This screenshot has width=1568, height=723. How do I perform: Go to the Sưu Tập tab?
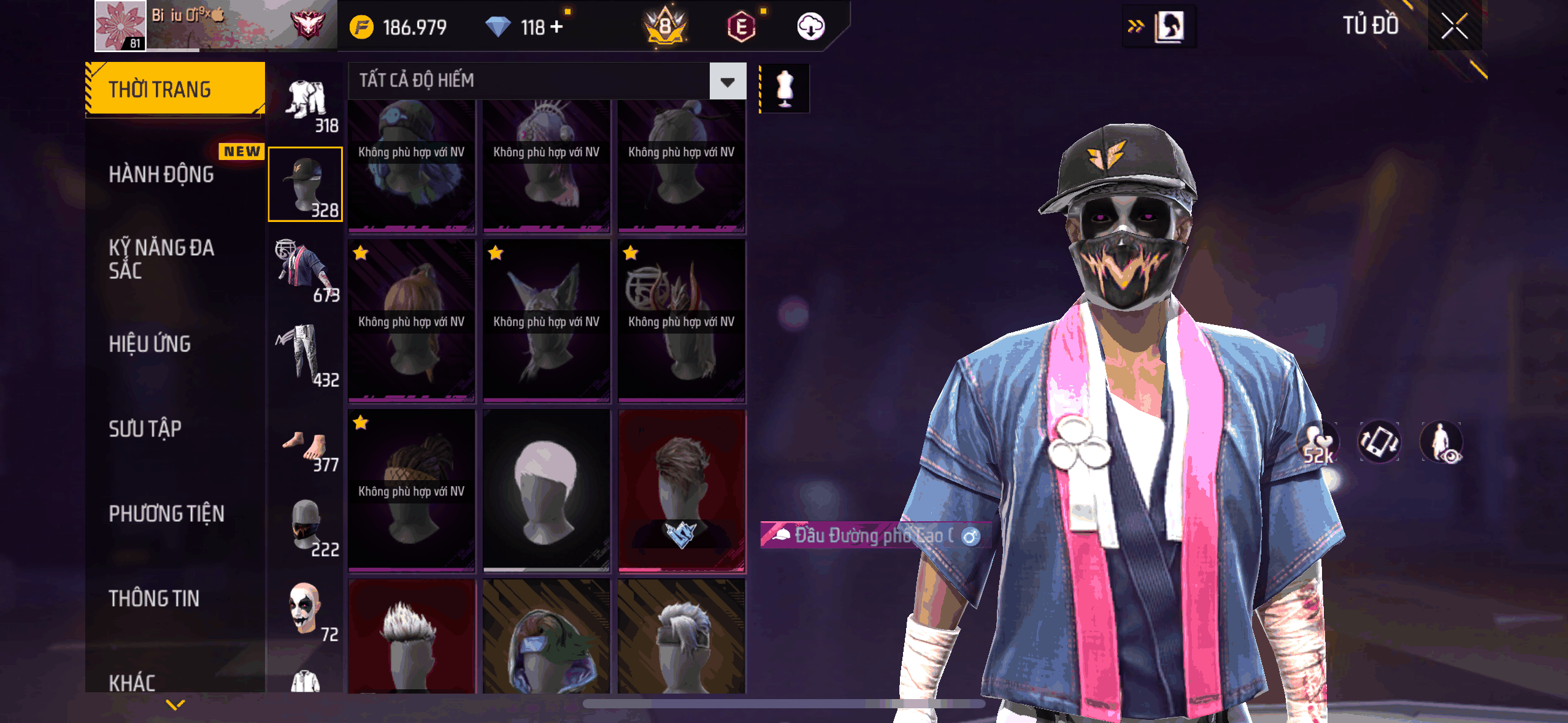click(x=145, y=429)
